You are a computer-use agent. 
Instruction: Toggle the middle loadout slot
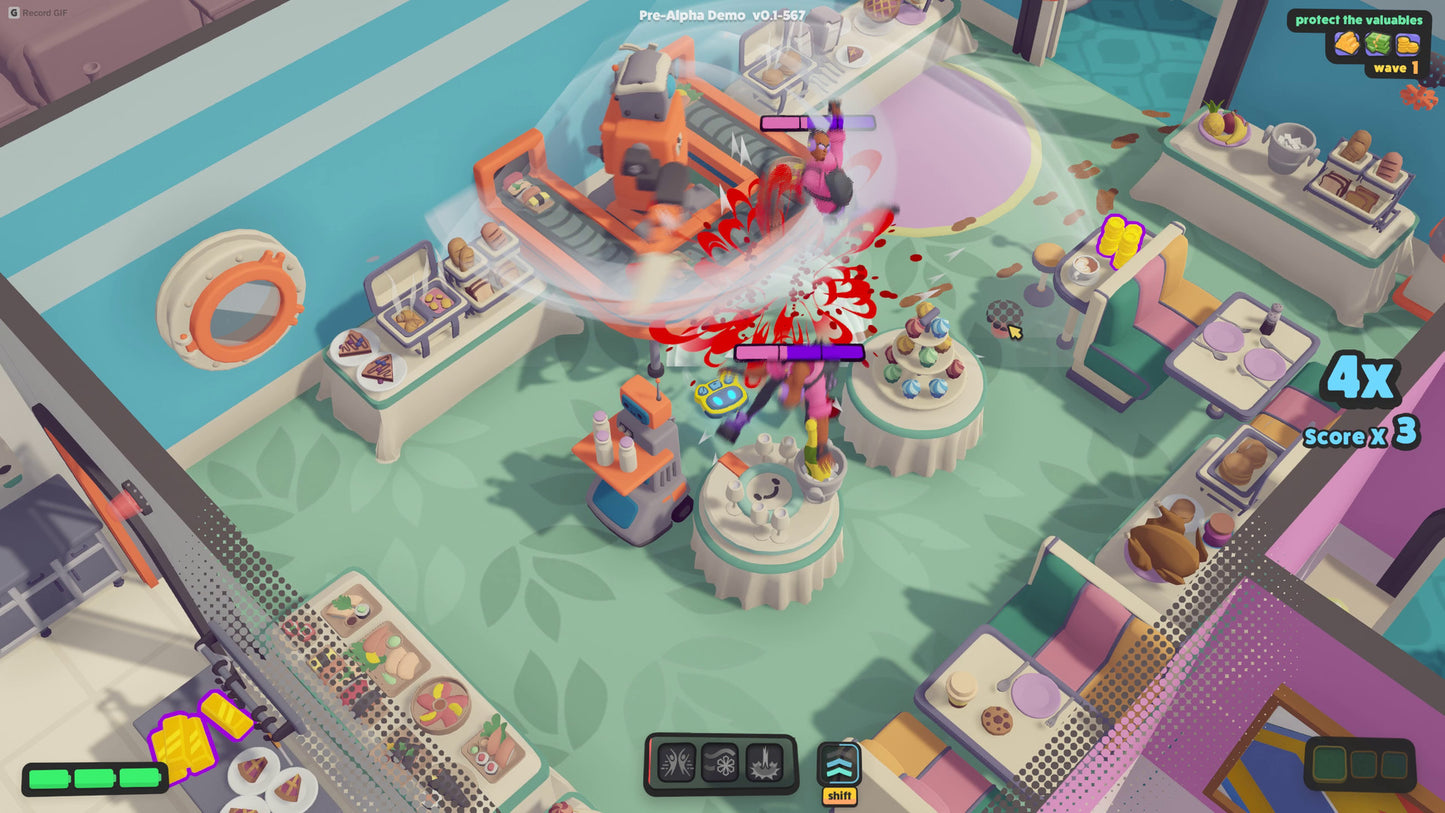point(1364,765)
